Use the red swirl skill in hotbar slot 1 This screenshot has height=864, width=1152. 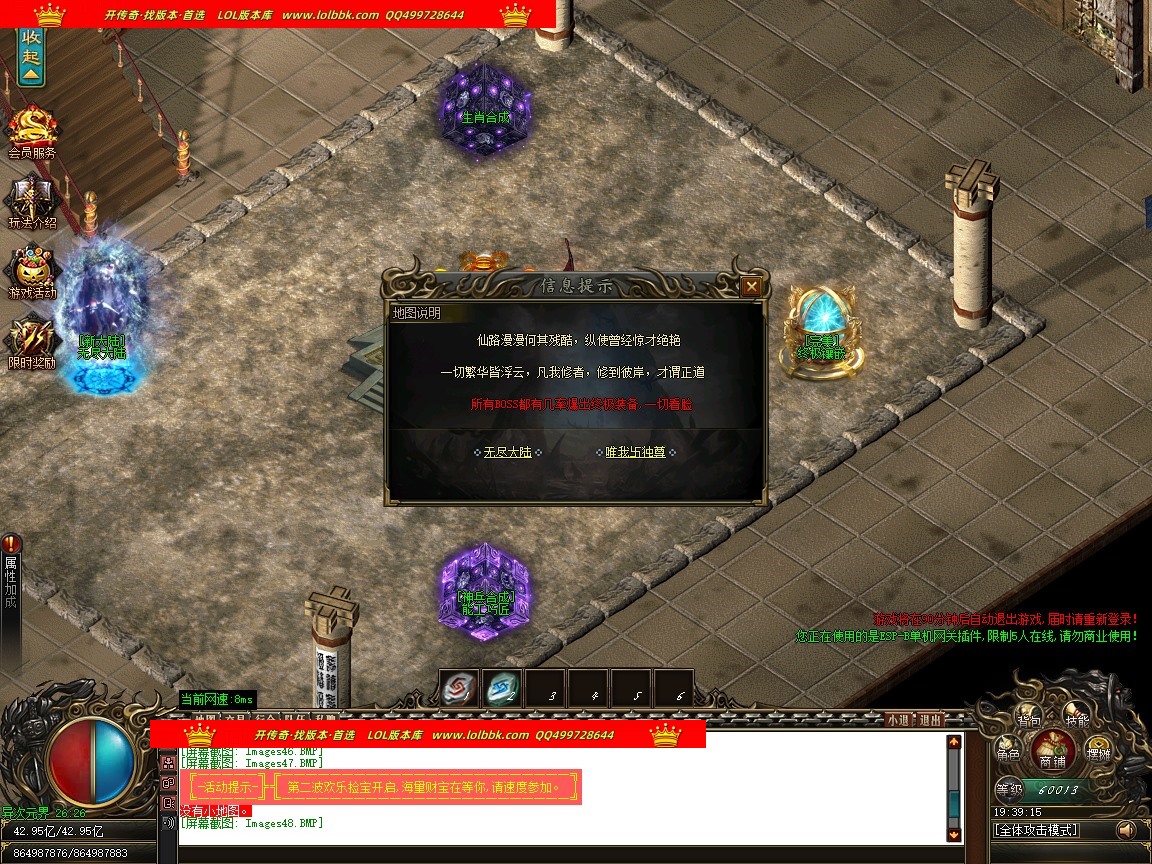[460, 687]
